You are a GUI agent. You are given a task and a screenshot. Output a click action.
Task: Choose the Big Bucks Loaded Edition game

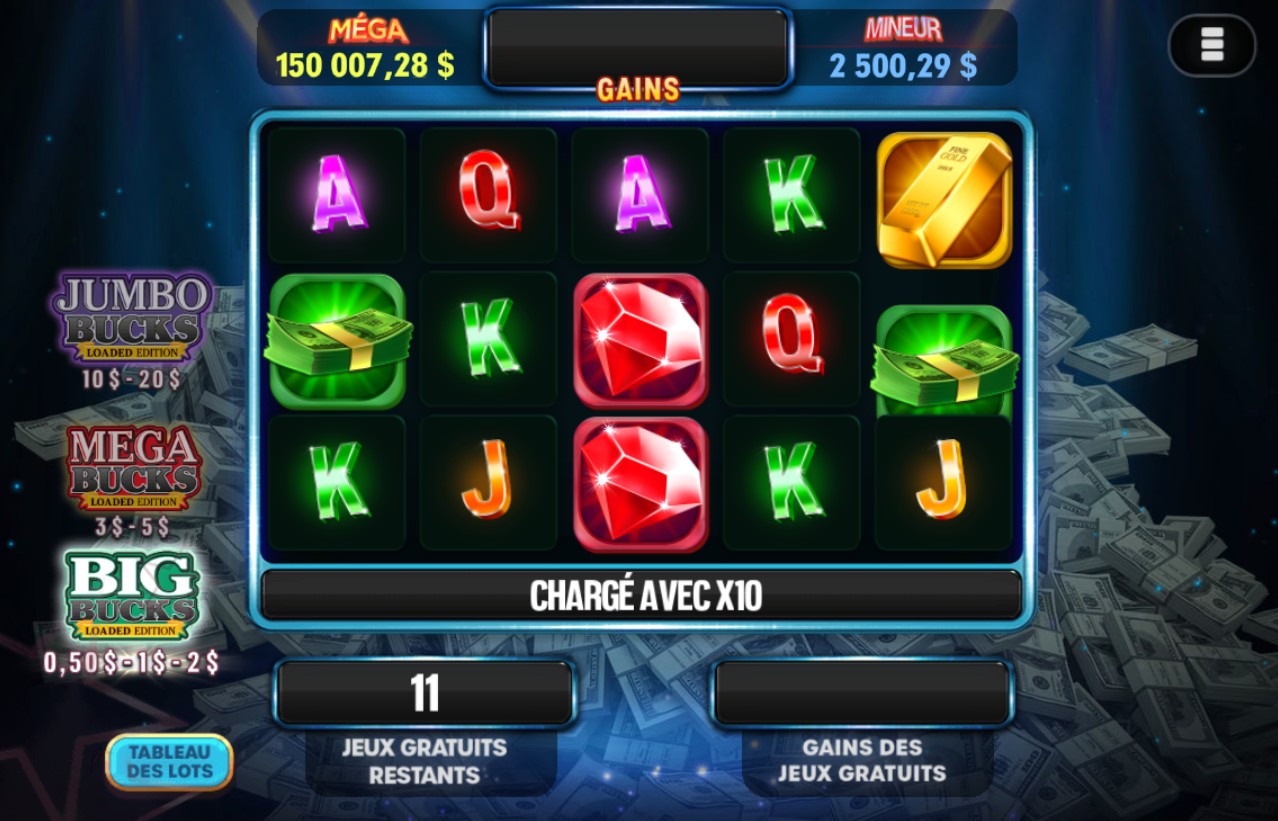pyautogui.click(x=131, y=596)
